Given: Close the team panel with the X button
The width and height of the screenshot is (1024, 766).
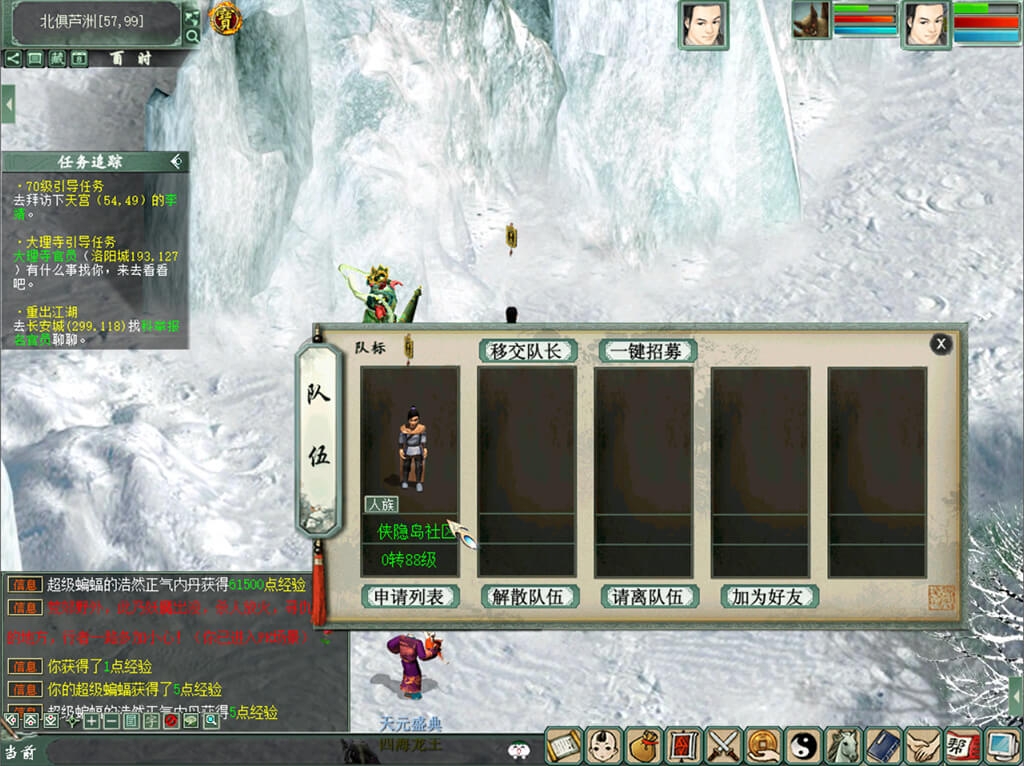Looking at the screenshot, I should [x=940, y=344].
